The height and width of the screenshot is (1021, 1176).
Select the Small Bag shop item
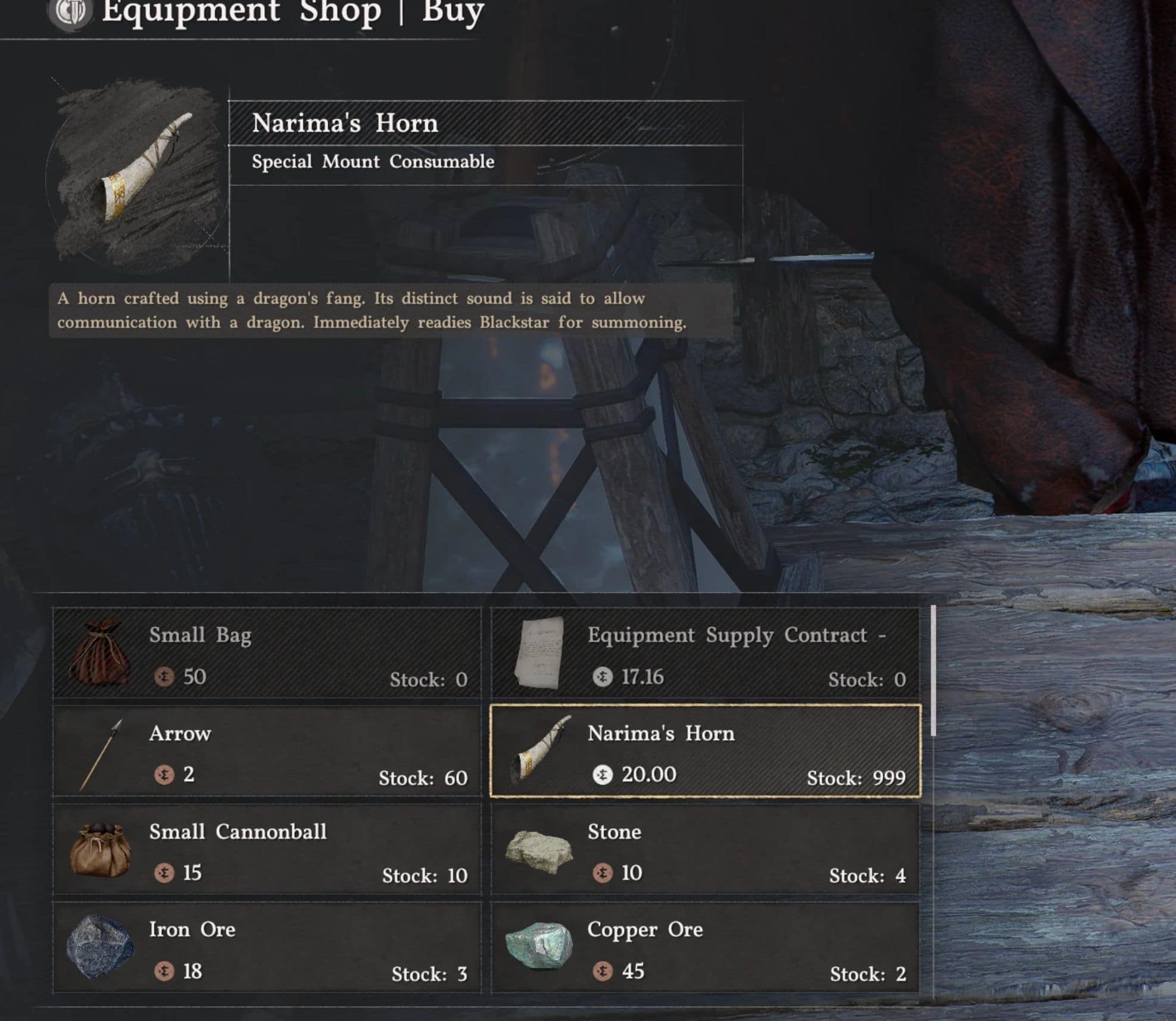[x=267, y=653]
